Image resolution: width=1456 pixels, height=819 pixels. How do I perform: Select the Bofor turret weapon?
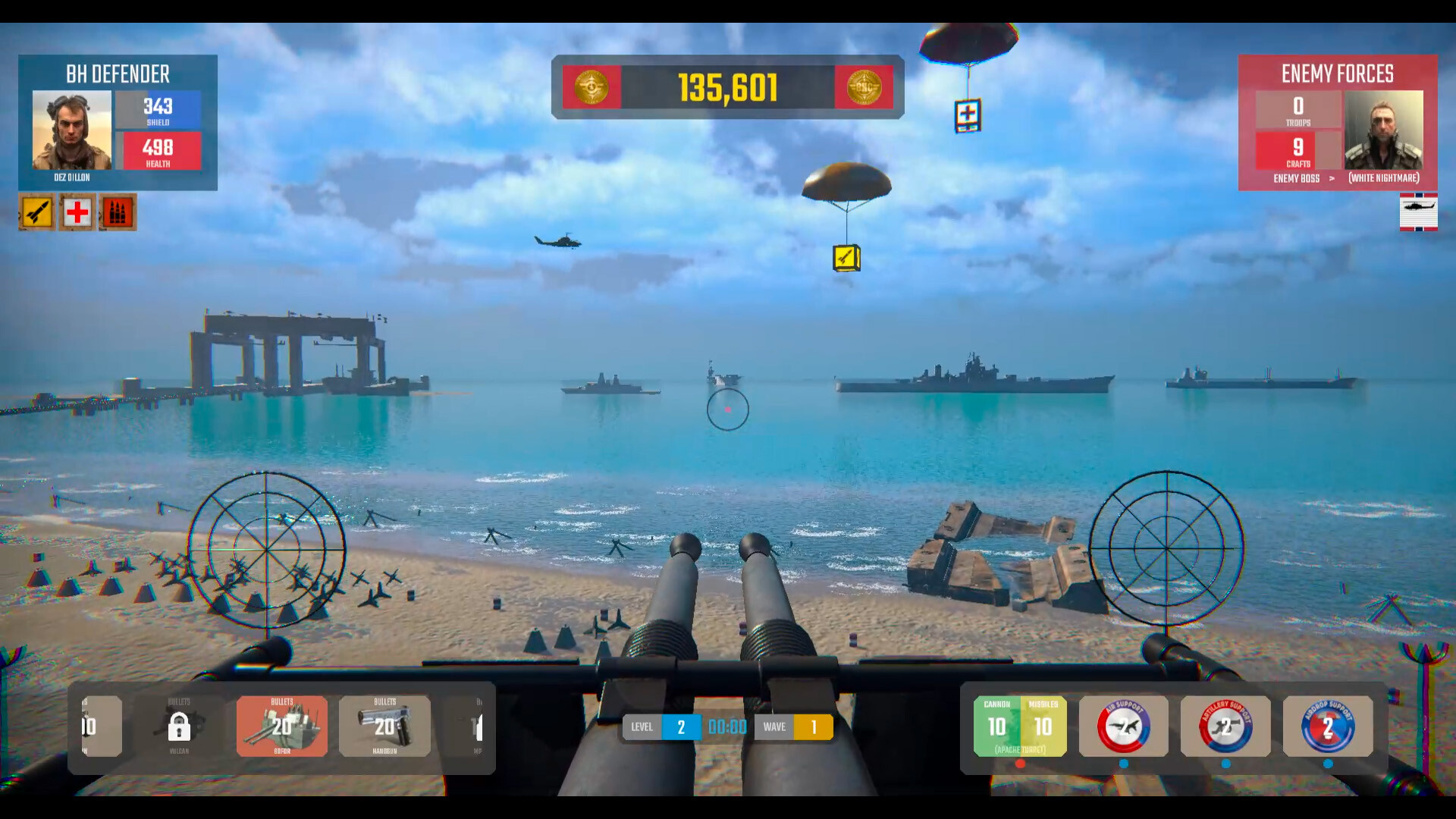pyautogui.click(x=281, y=726)
